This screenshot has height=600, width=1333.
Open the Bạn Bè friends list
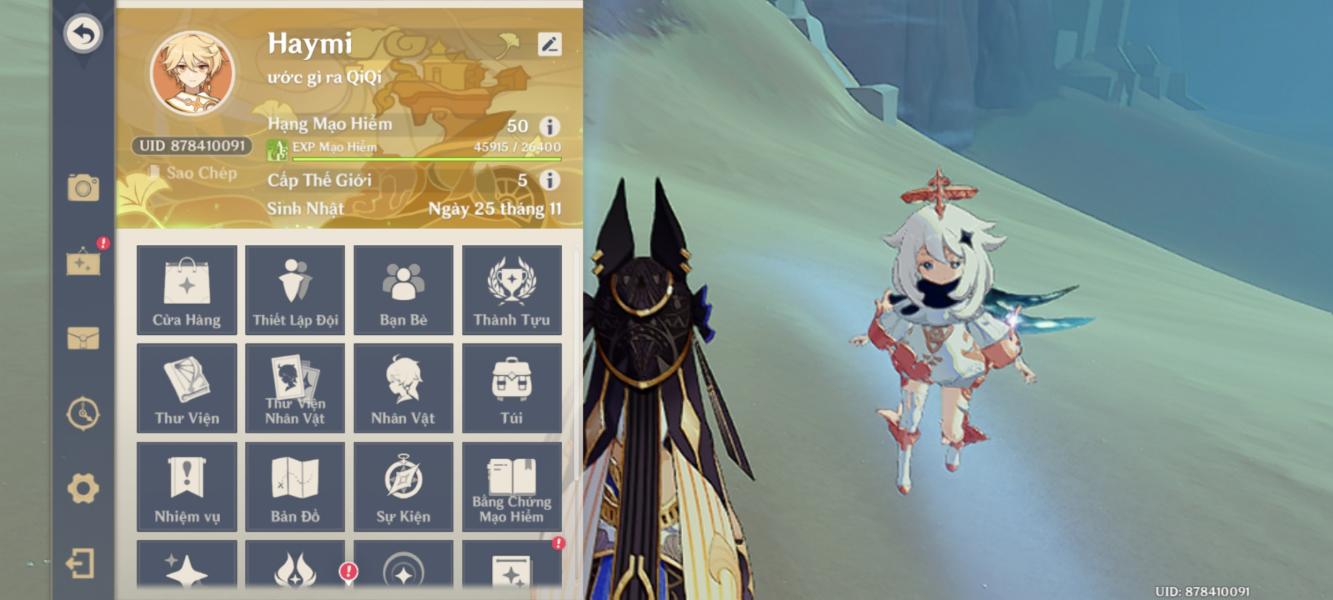(403, 290)
